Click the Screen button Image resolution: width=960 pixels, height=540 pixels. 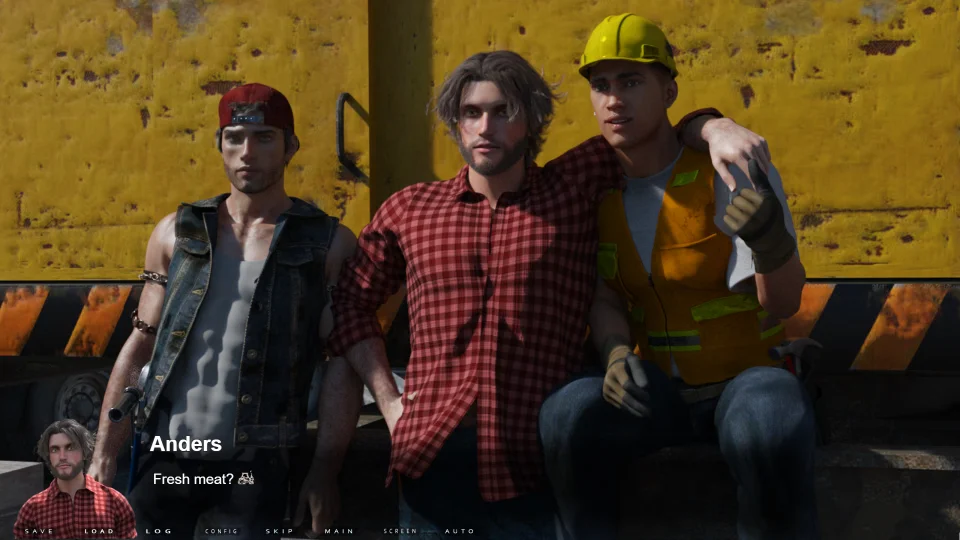point(400,531)
